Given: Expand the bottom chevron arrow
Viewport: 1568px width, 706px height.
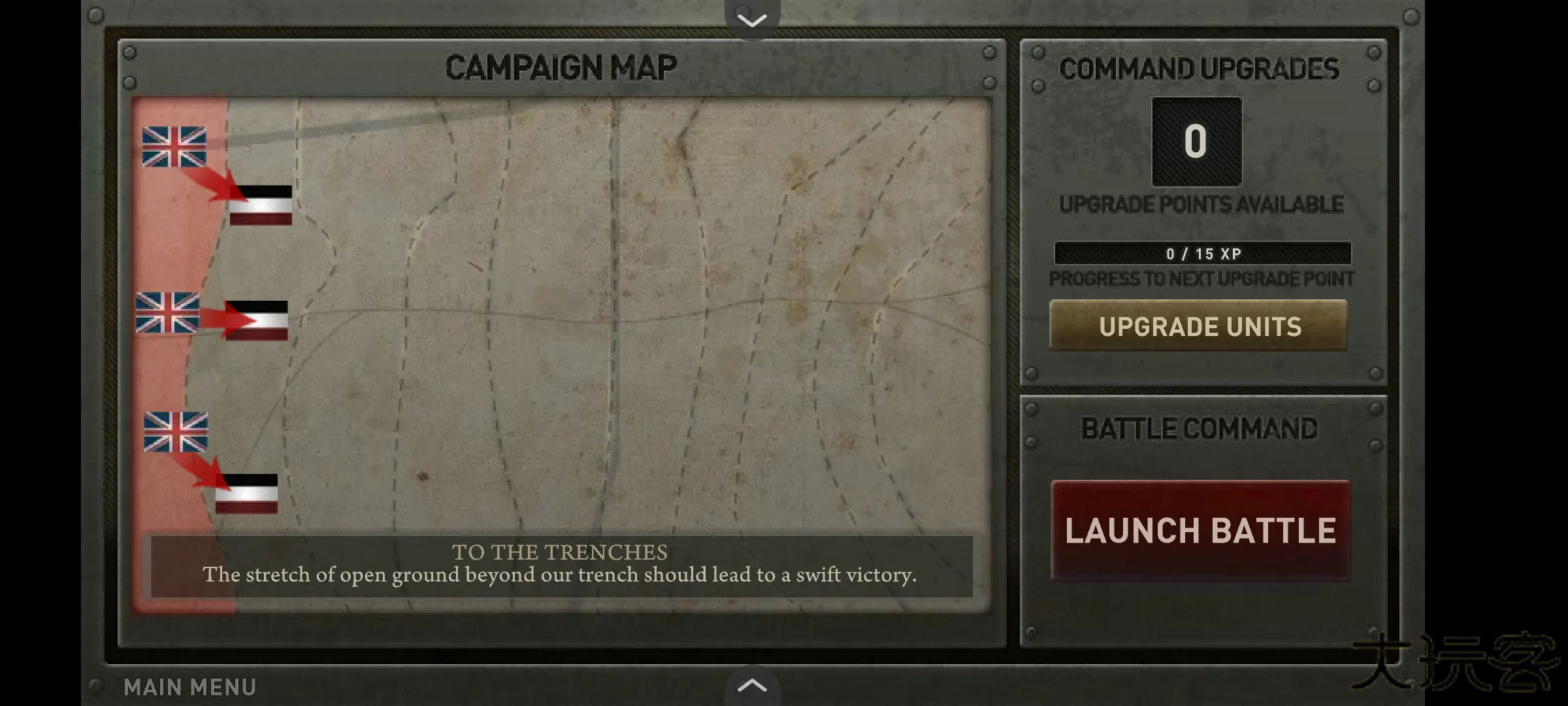Looking at the screenshot, I should (753, 686).
